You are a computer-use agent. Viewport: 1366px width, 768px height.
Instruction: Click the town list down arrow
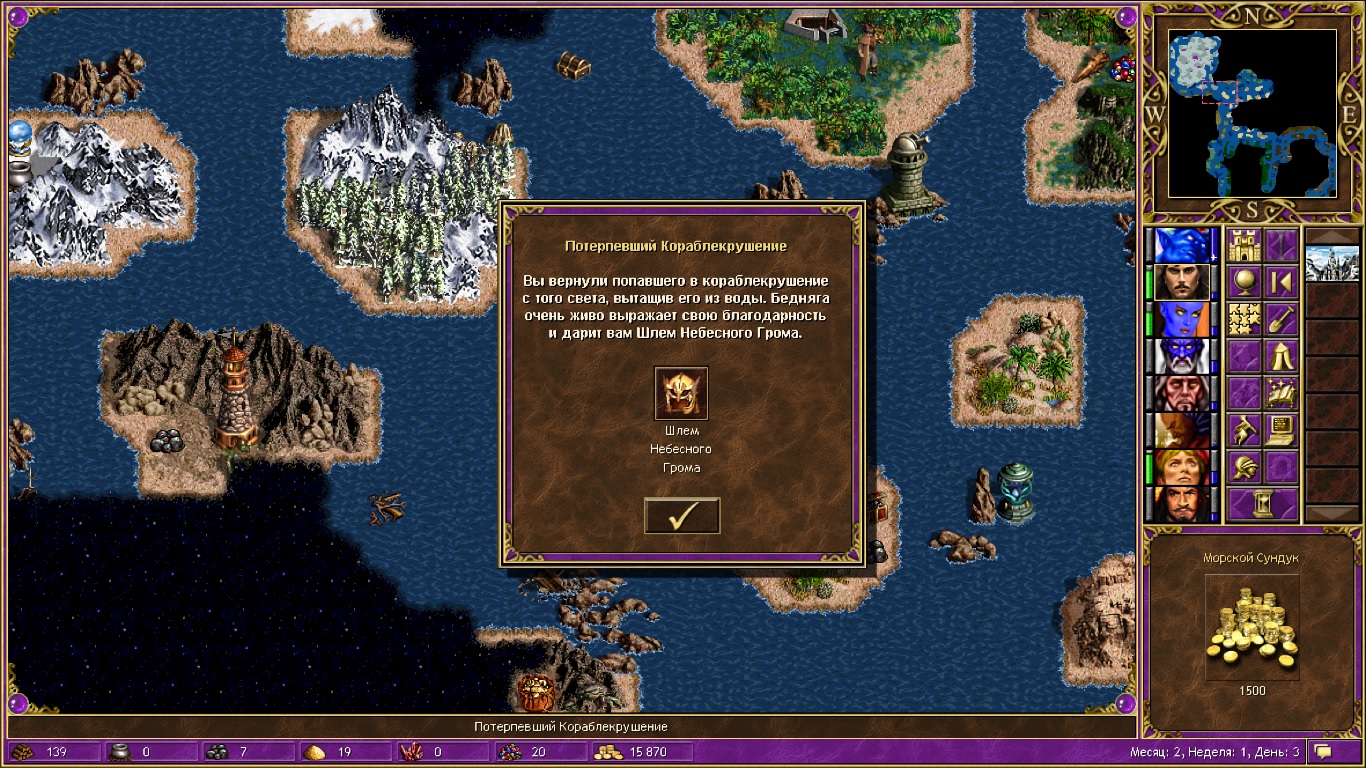1332,513
